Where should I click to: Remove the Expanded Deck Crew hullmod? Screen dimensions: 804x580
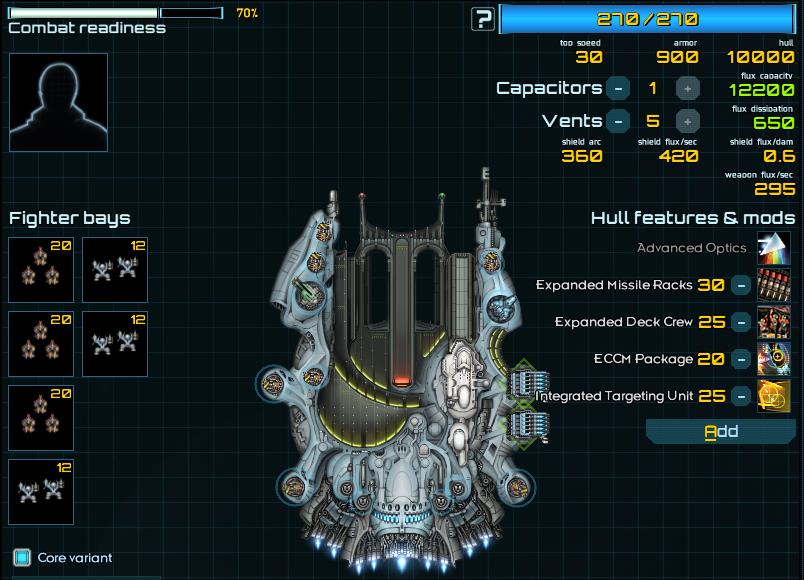741,322
